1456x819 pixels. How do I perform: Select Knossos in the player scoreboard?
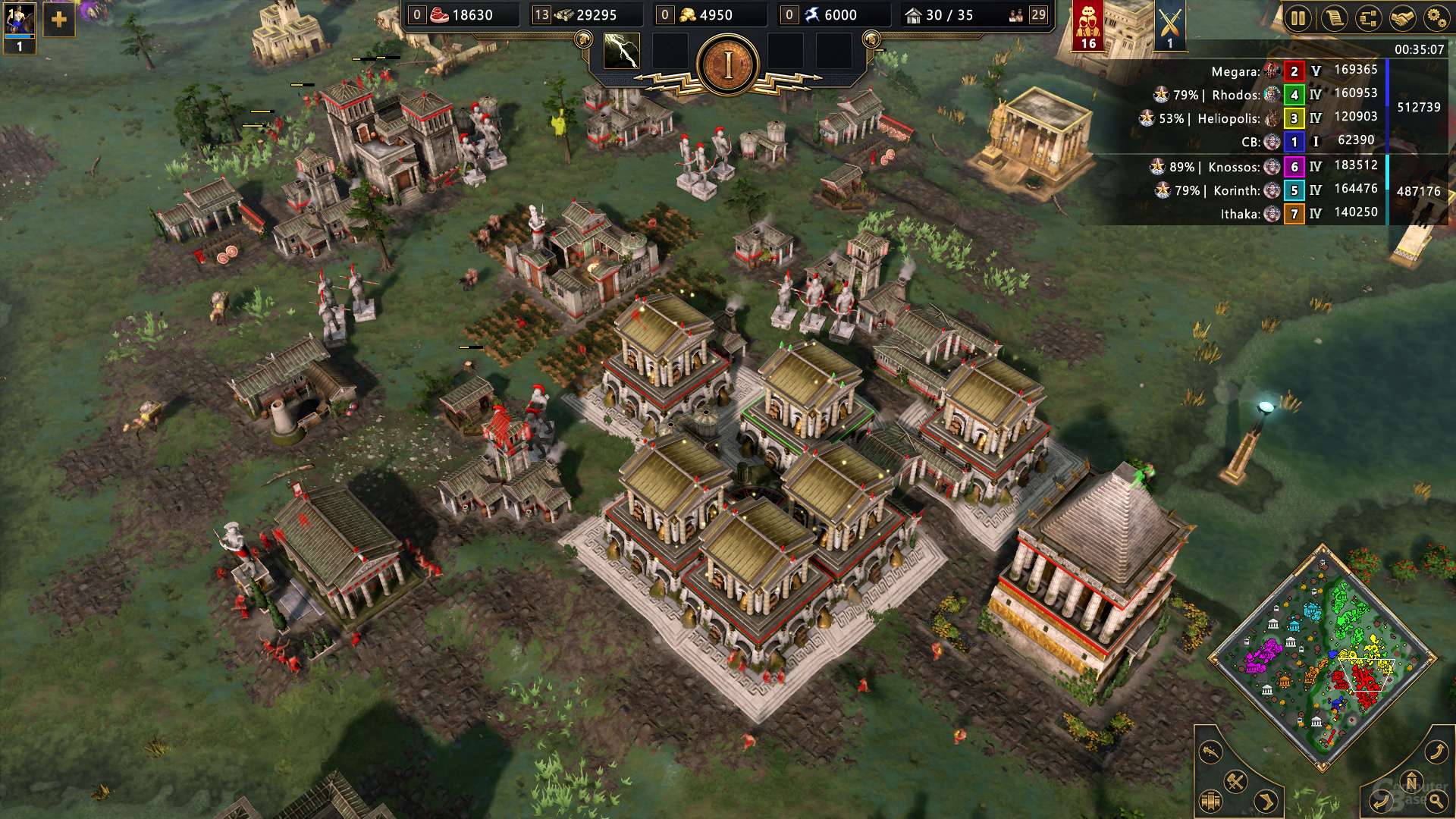tap(1233, 167)
